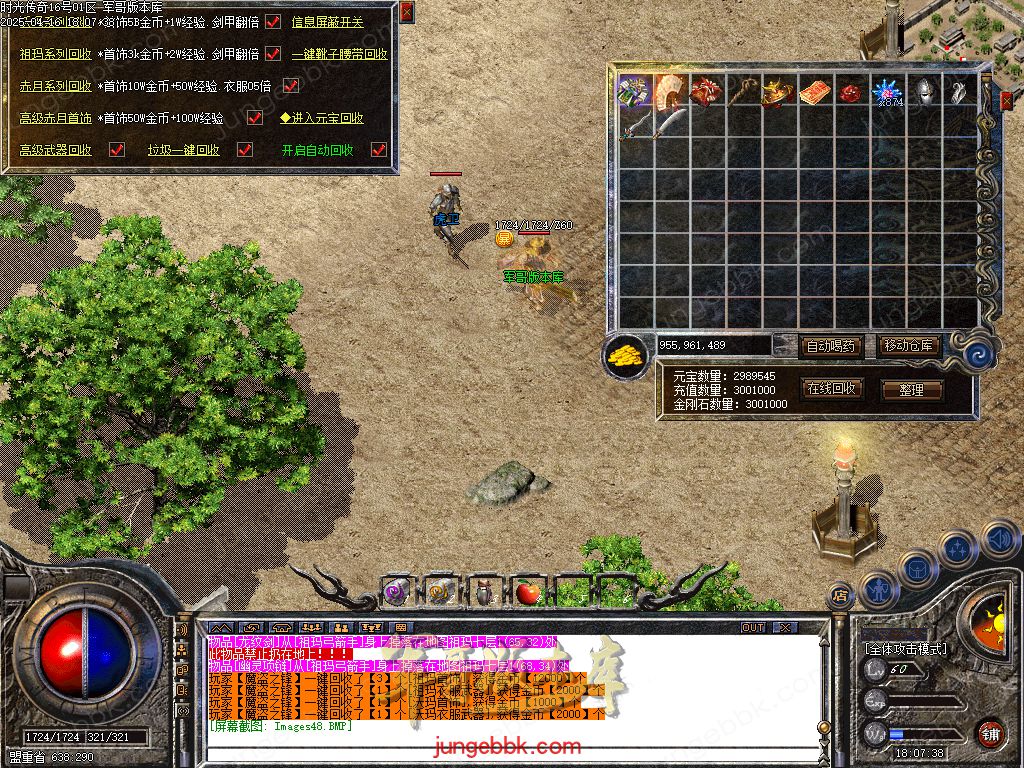
Task: Toggle the 开启自动回收 checkbox
Action: point(378,150)
